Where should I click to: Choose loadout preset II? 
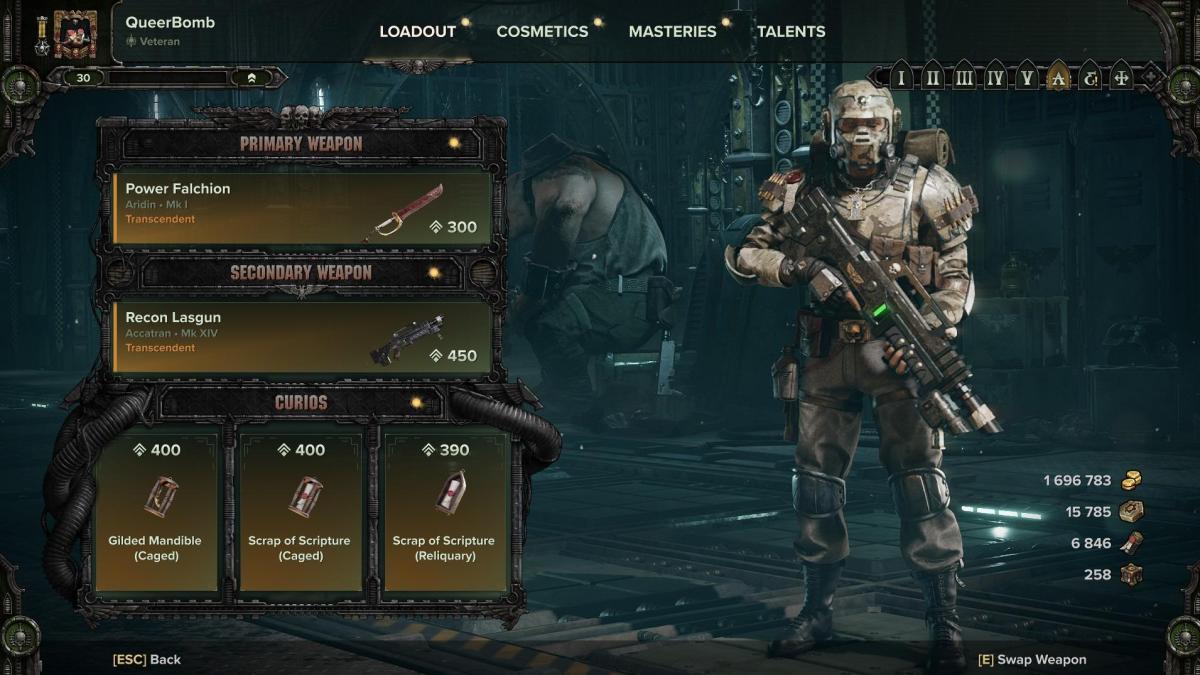[932, 77]
